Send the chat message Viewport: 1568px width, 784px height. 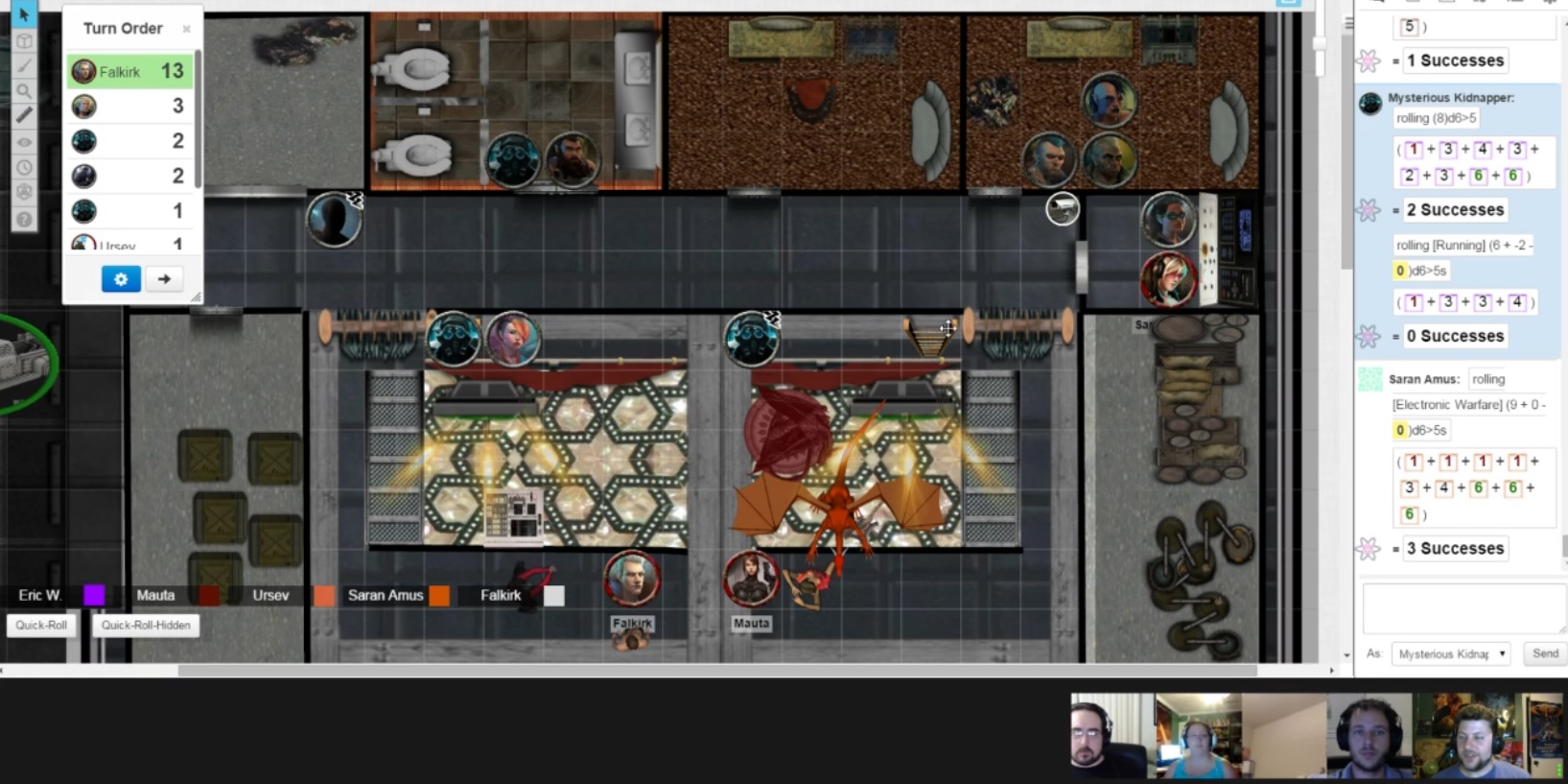click(1544, 653)
